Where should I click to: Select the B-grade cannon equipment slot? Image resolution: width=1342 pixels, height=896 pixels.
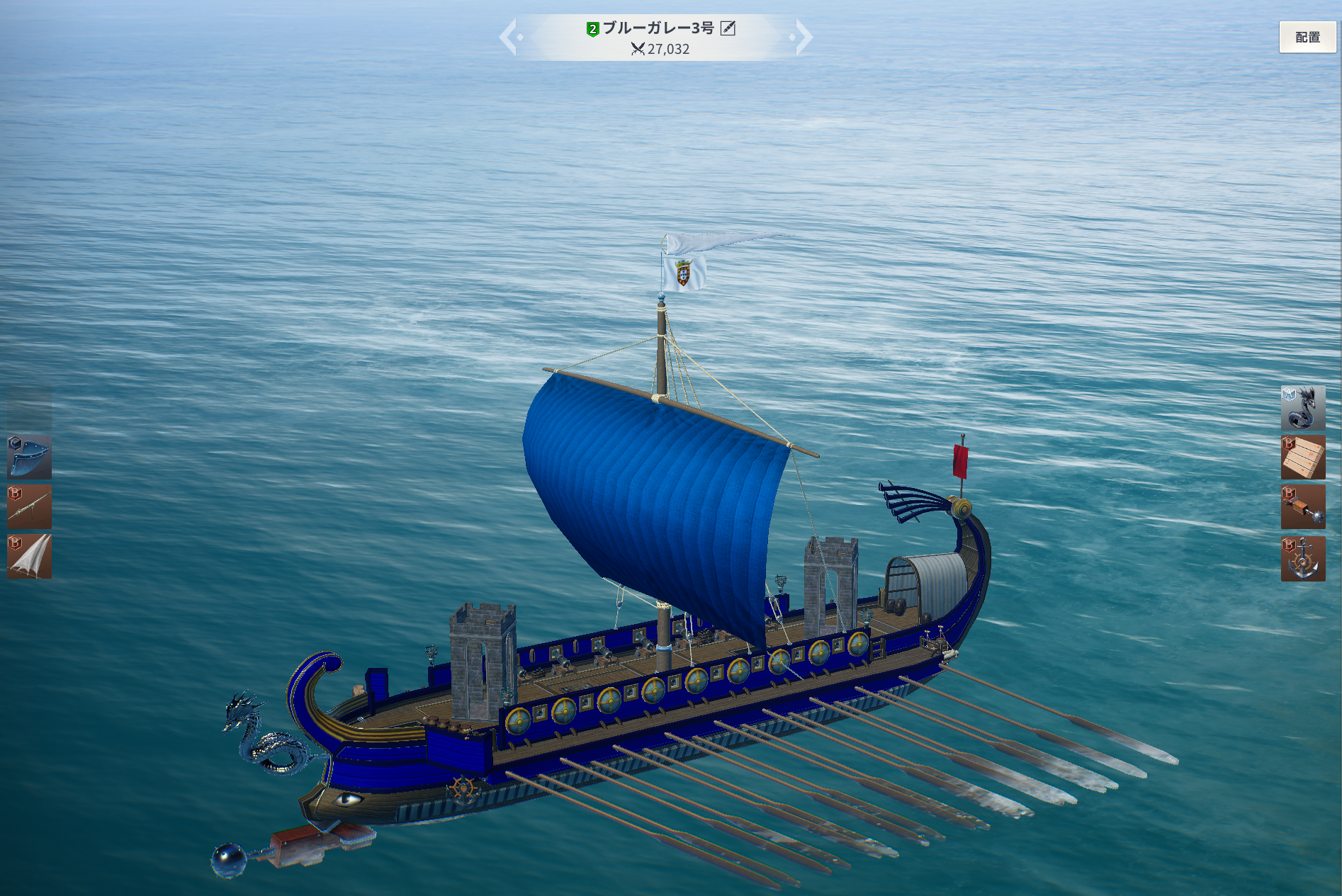point(29,506)
